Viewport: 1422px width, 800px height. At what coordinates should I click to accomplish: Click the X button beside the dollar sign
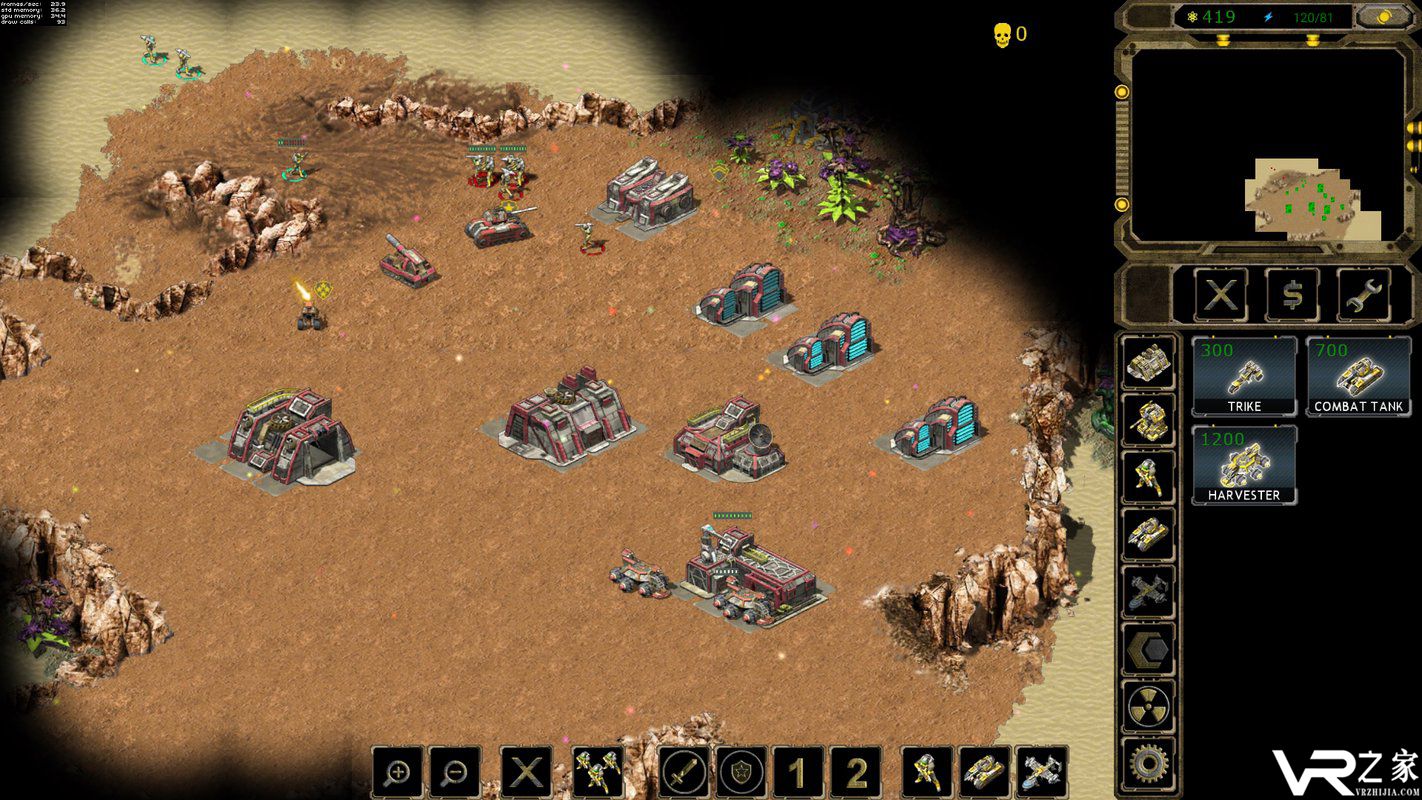pos(1221,295)
